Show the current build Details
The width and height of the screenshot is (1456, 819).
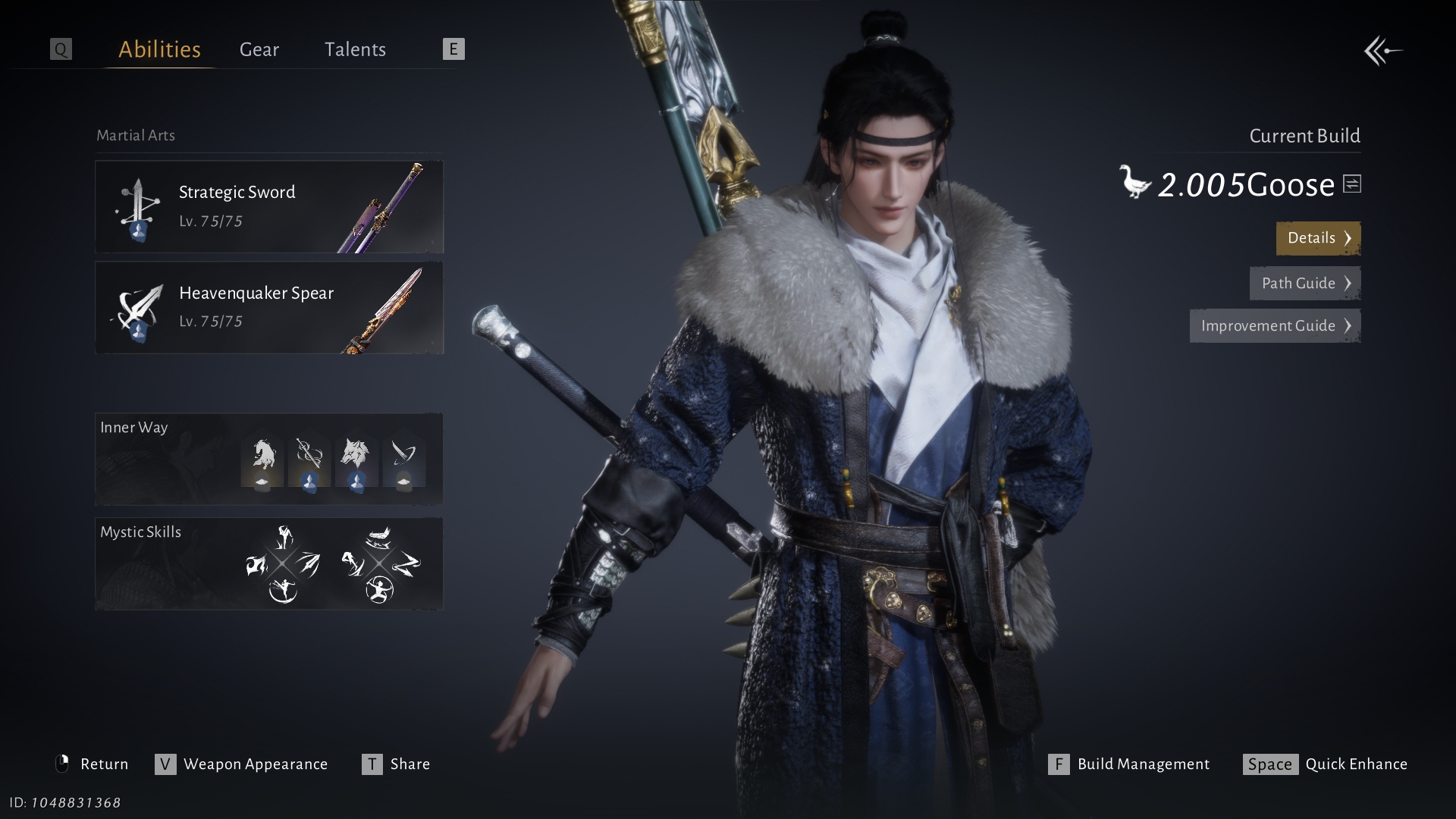(1318, 238)
